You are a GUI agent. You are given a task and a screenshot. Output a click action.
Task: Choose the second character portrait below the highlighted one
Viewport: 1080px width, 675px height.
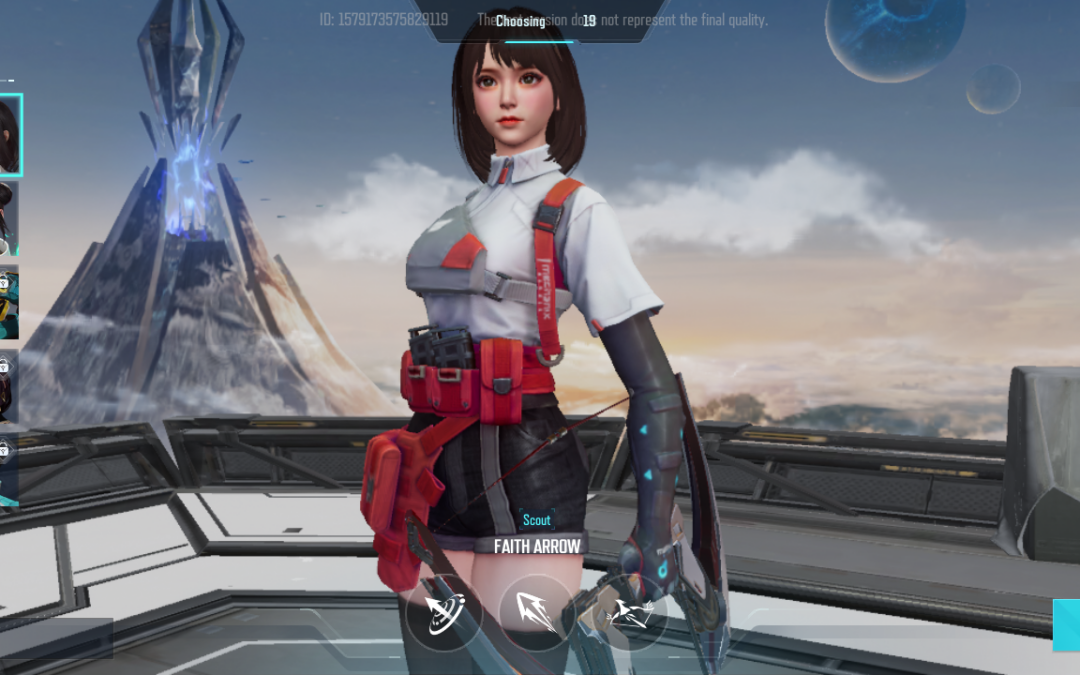tap(8, 218)
